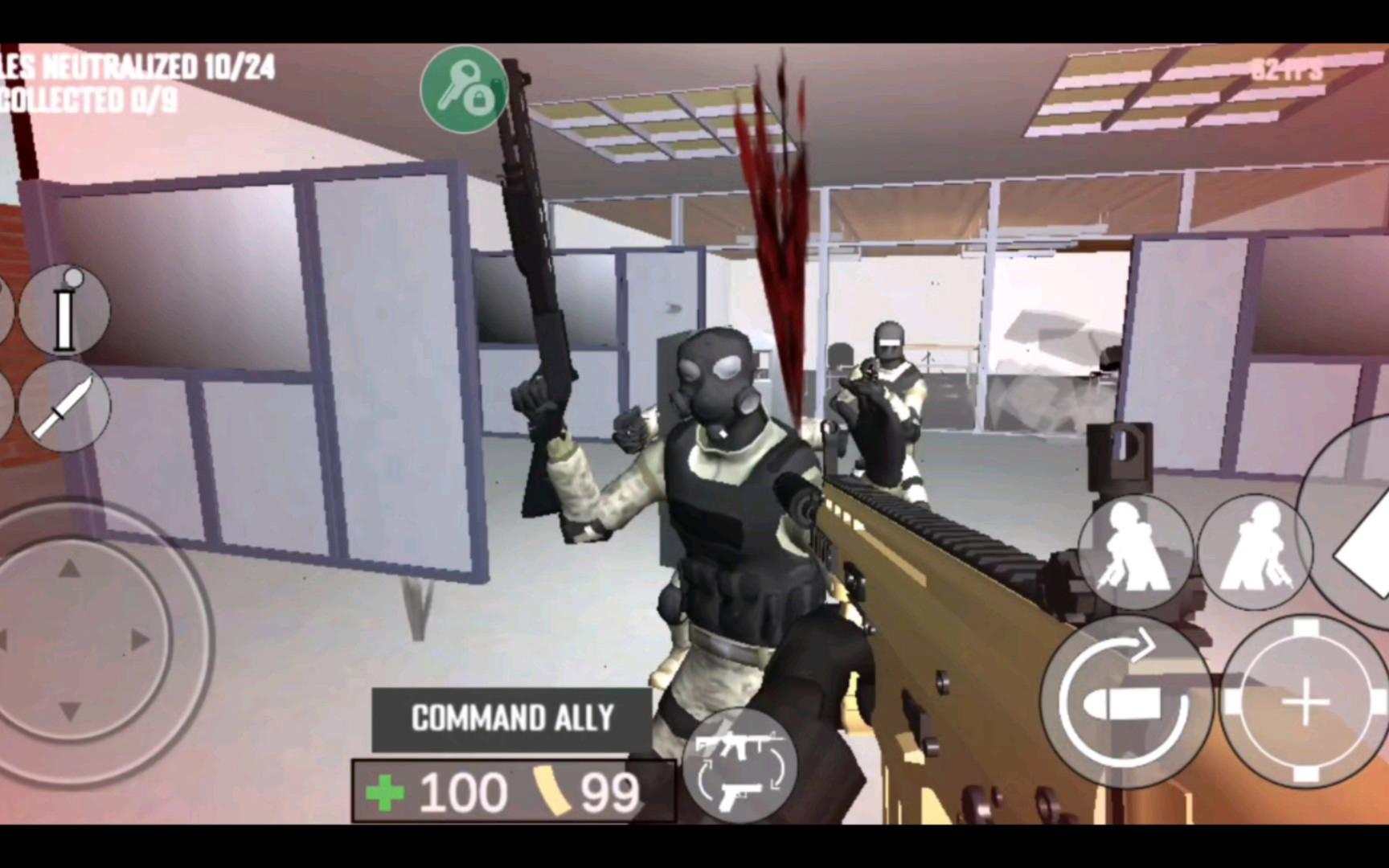Image resolution: width=1389 pixels, height=868 pixels.
Task: Tap the ammo magazine icon beside 99
Action: click(x=551, y=790)
